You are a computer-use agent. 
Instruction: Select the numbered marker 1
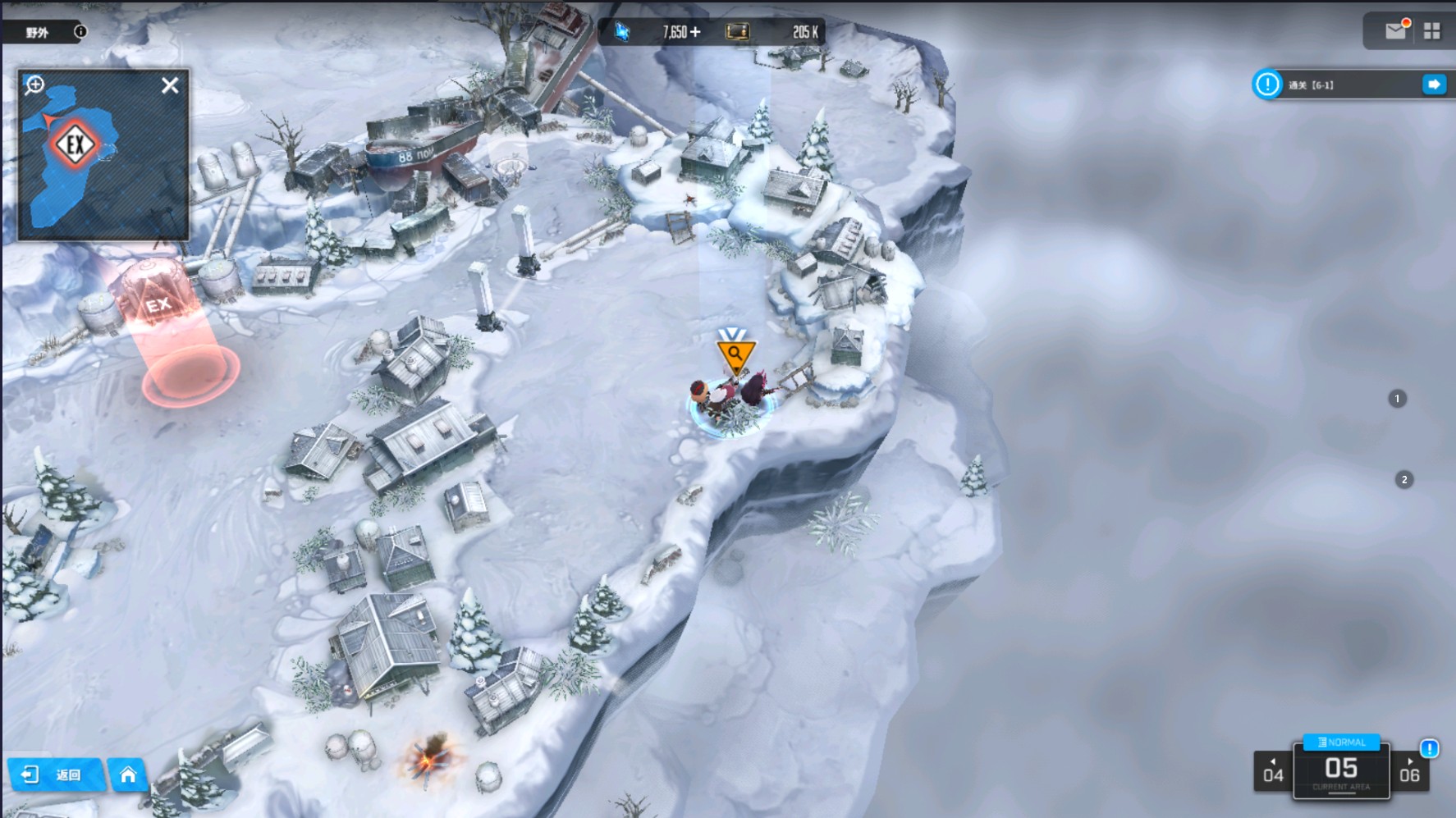pos(1397,399)
